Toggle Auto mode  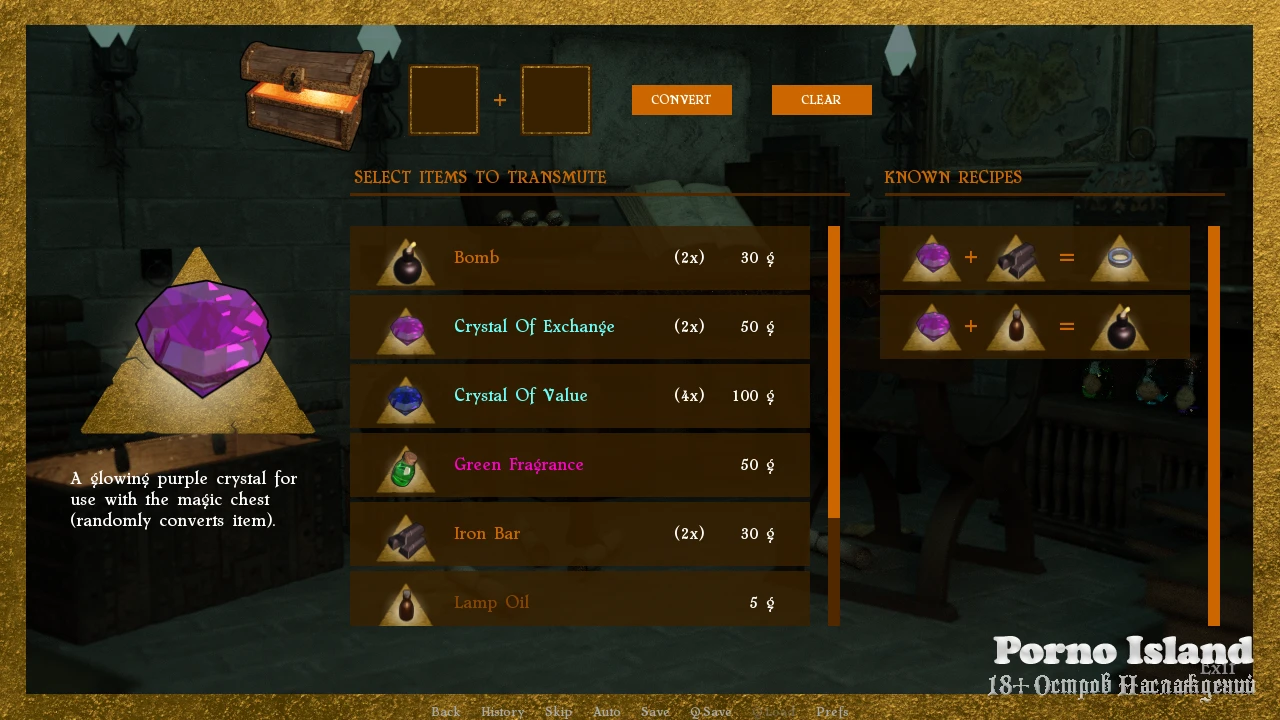606,712
